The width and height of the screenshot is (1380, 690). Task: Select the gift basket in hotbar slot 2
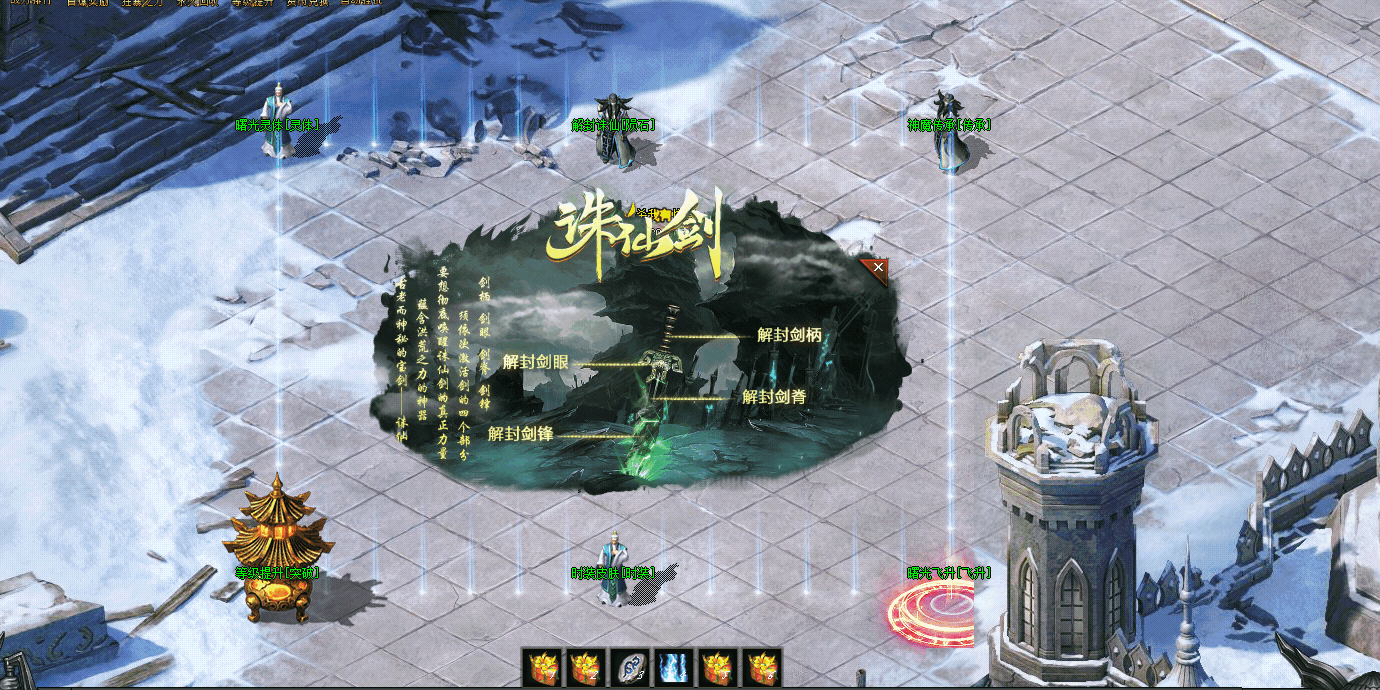(585, 667)
